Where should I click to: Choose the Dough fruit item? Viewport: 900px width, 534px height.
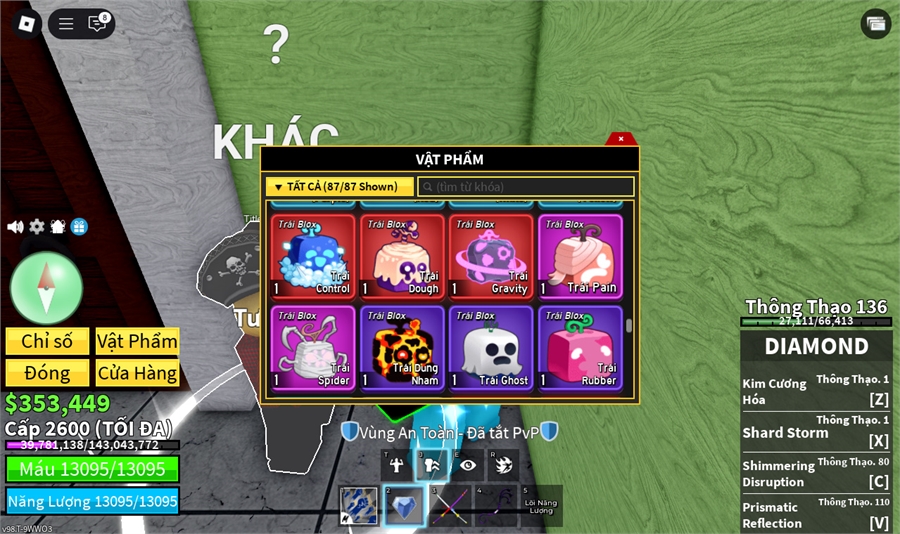pos(402,257)
